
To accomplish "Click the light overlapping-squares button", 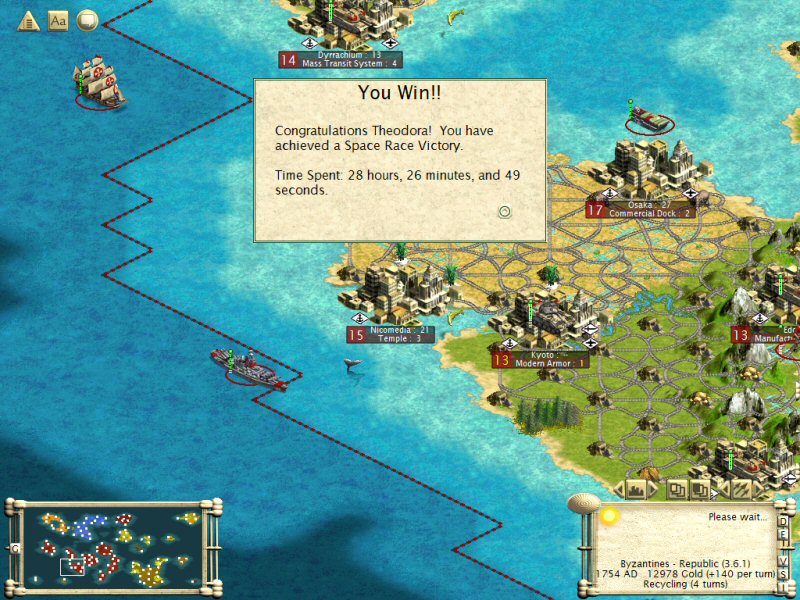I will coord(677,489).
